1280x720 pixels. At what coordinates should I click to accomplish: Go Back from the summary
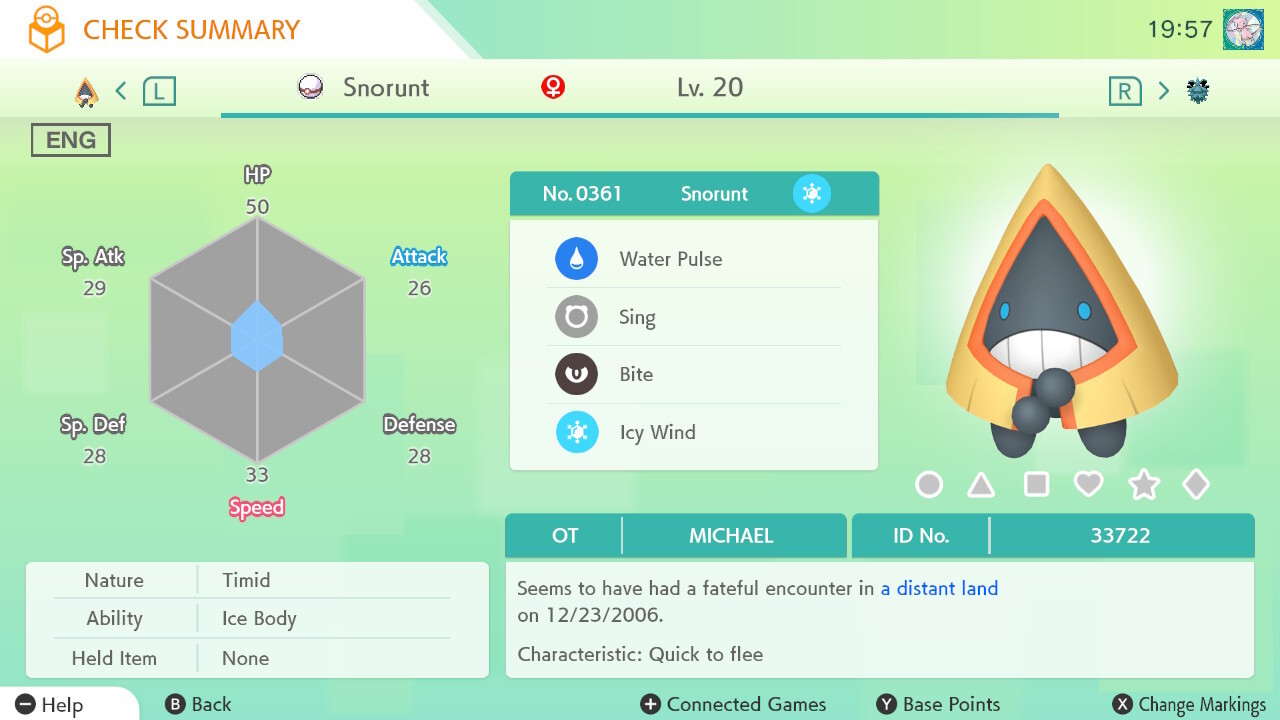click(198, 704)
